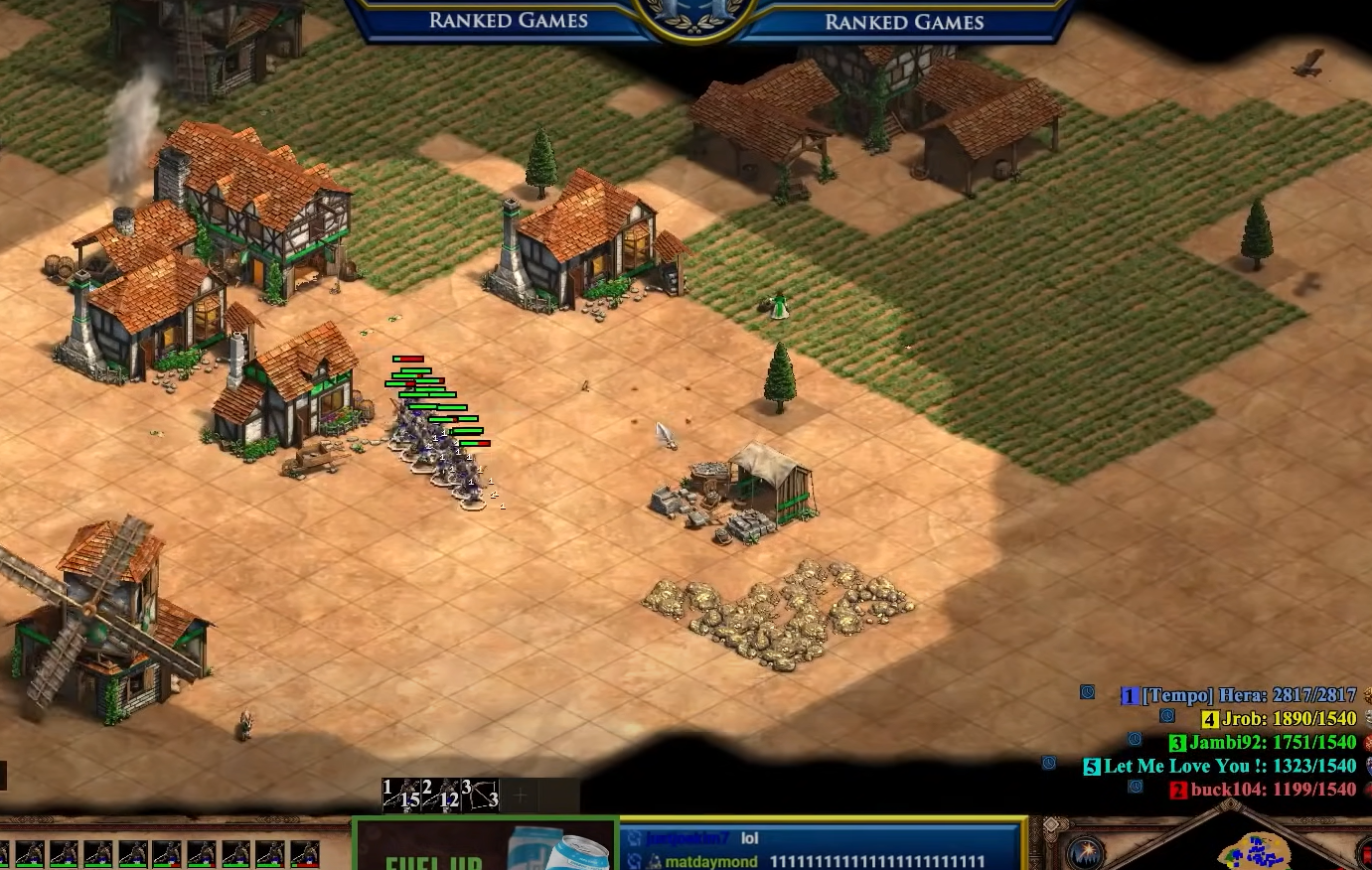Click Jrob's score 1890/1540
1372x870 pixels.
pyautogui.click(x=1311, y=717)
